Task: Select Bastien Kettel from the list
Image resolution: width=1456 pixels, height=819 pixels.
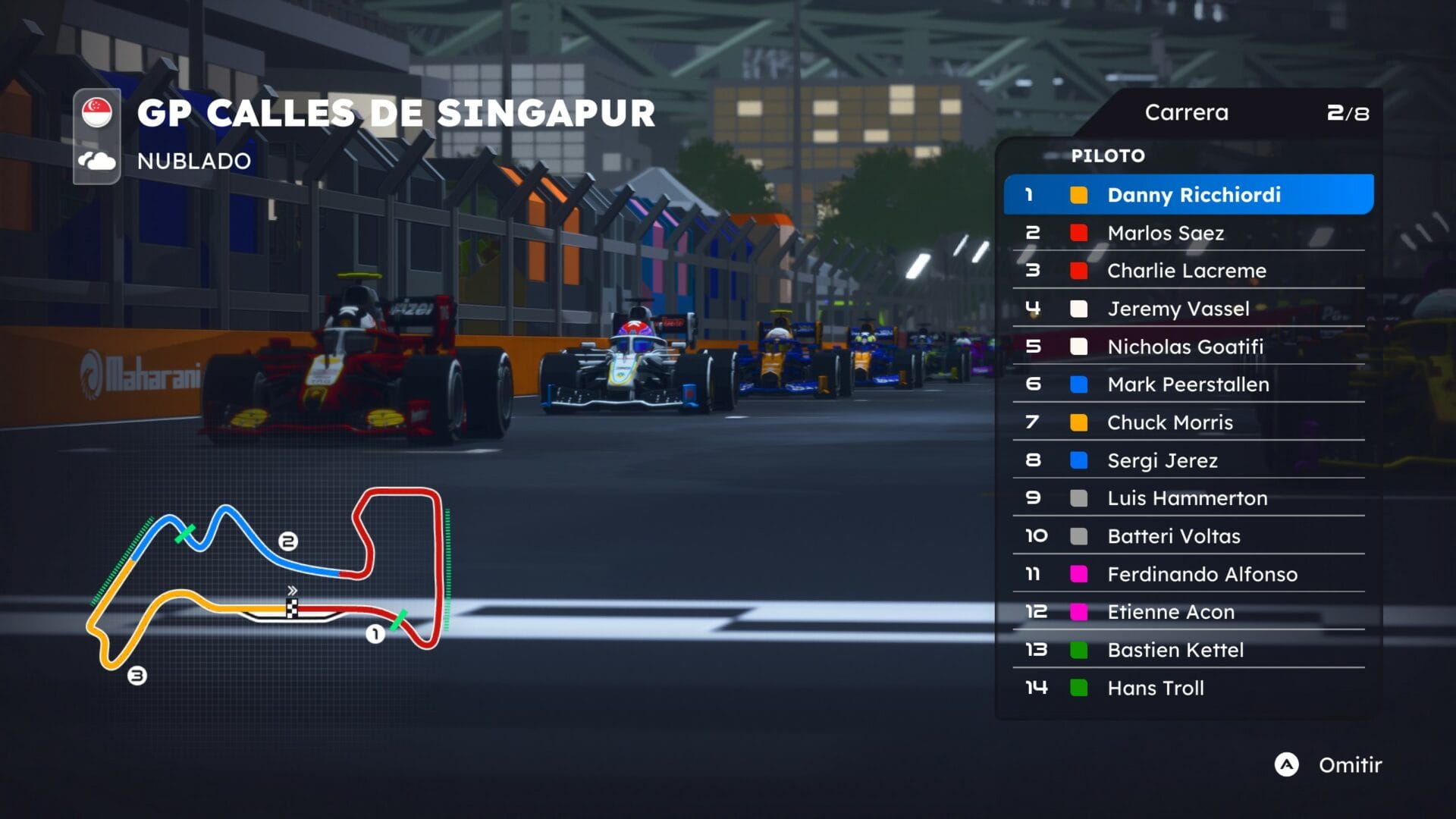Action: click(x=1188, y=650)
